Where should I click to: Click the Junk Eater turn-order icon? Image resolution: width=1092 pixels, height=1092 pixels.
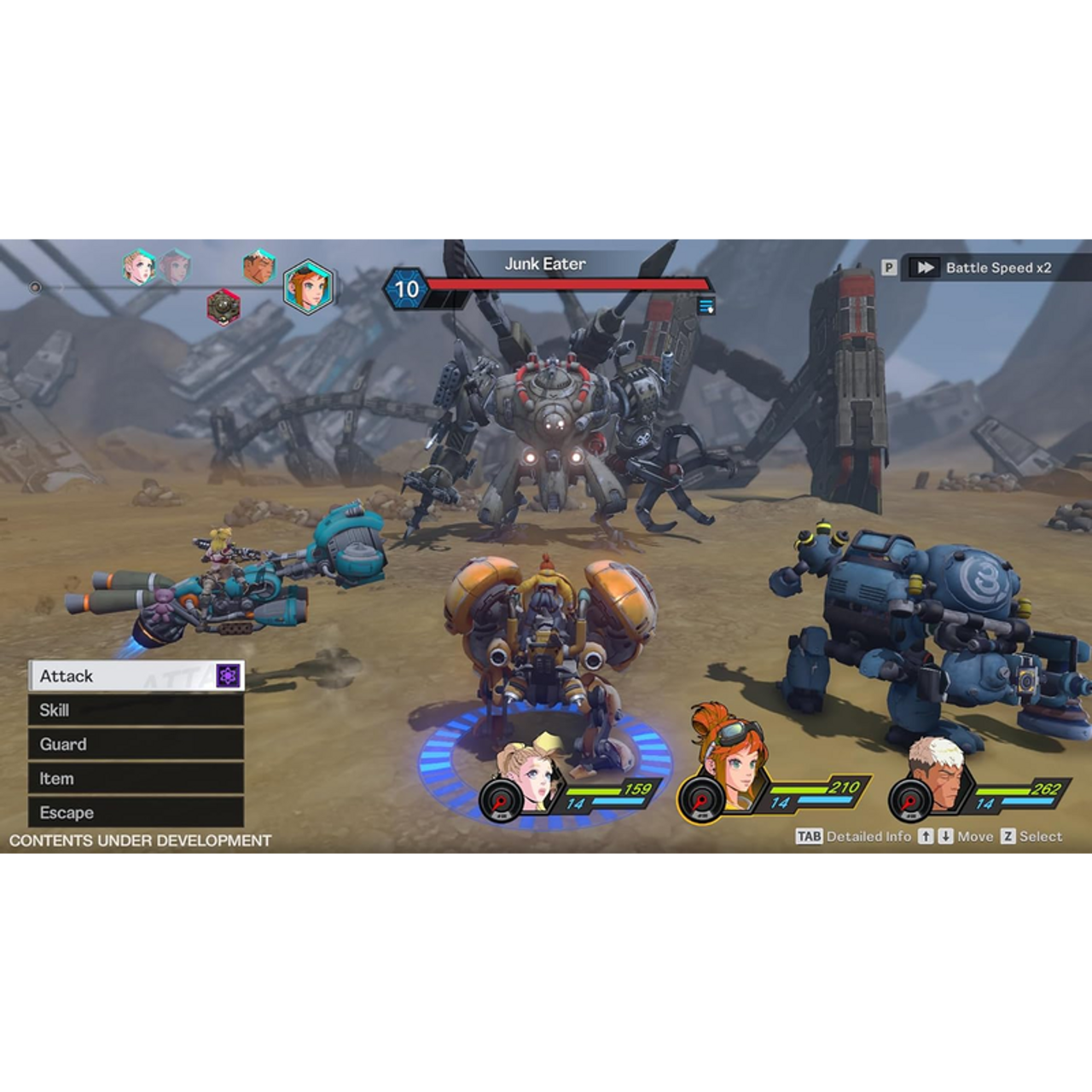click(224, 306)
